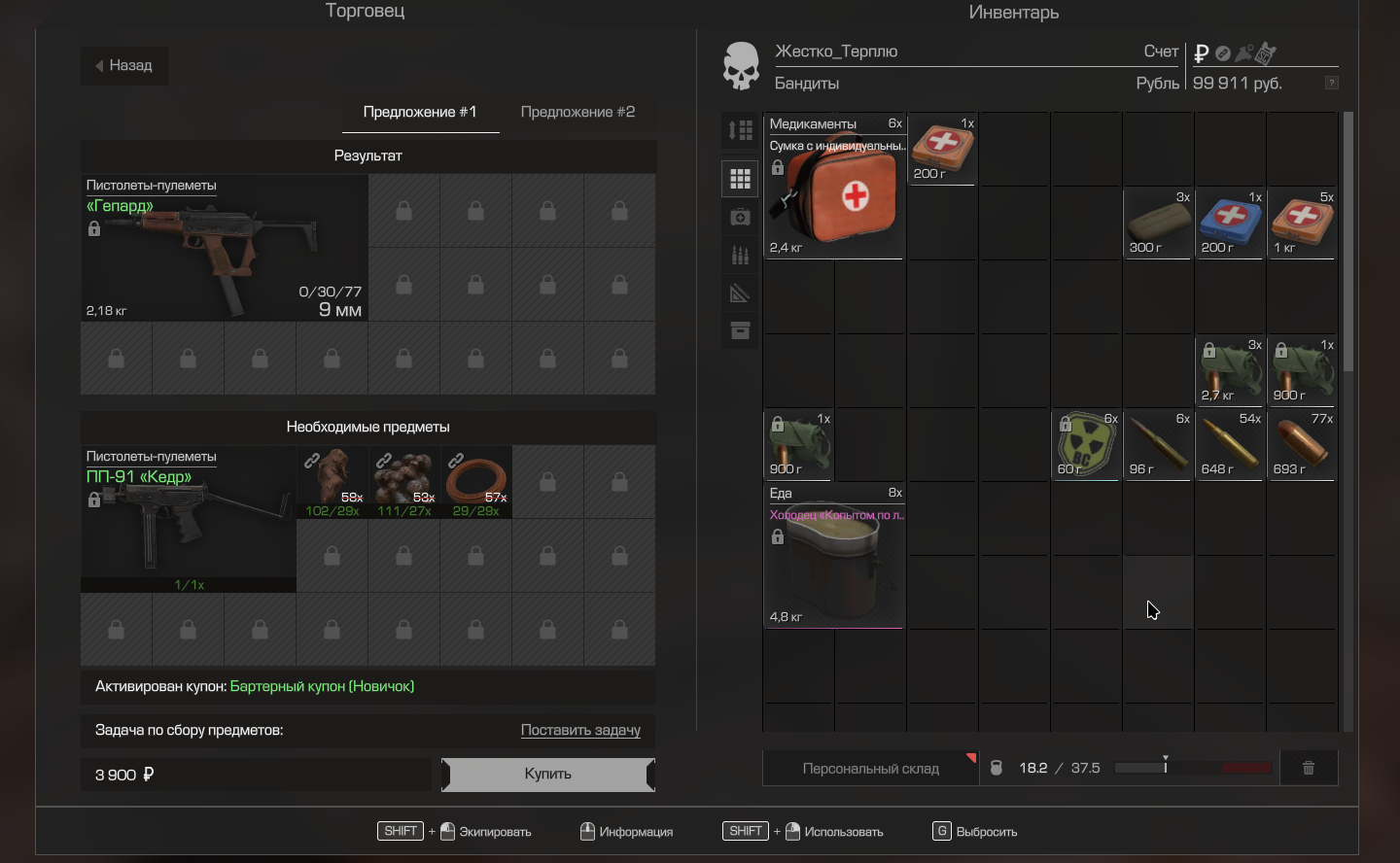Select the «Гепард» submachine gun result
The height and width of the screenshot is (863, 1400).
tap(224, 249)
